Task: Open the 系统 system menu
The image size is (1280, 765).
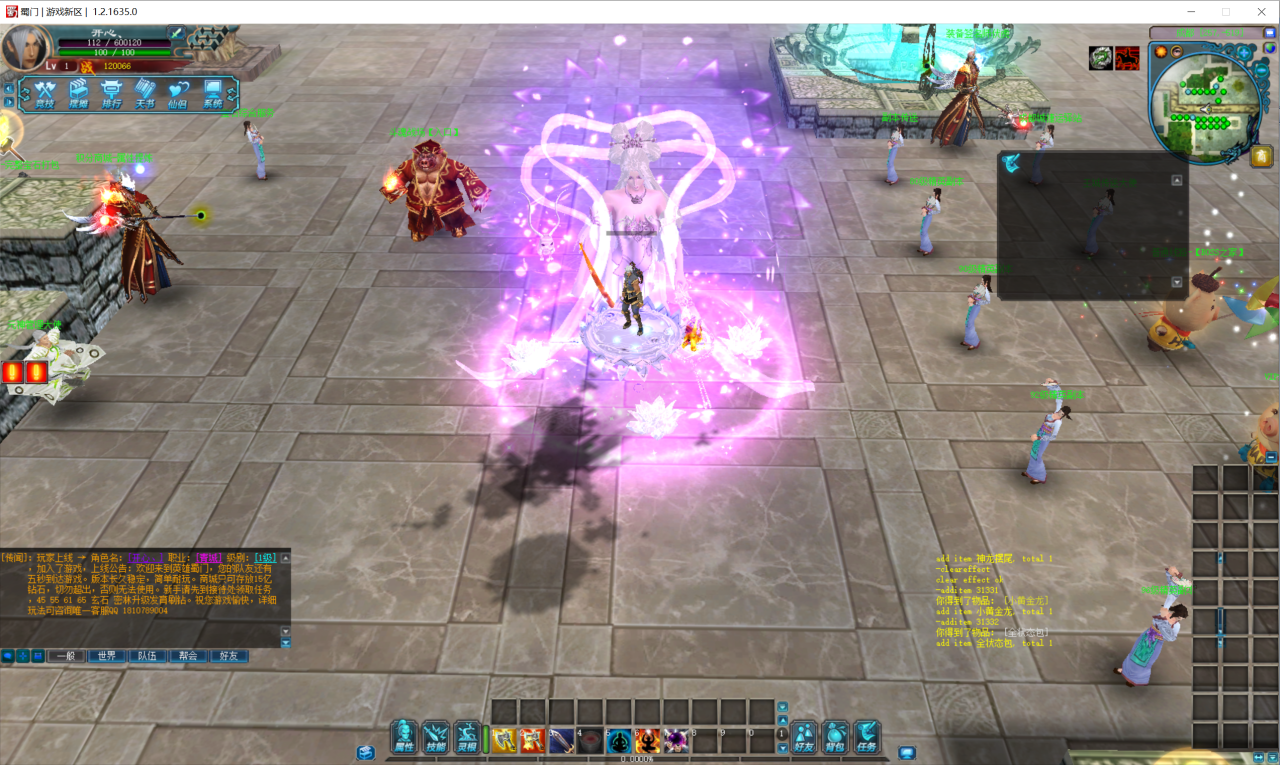Action: coord(213,94)
